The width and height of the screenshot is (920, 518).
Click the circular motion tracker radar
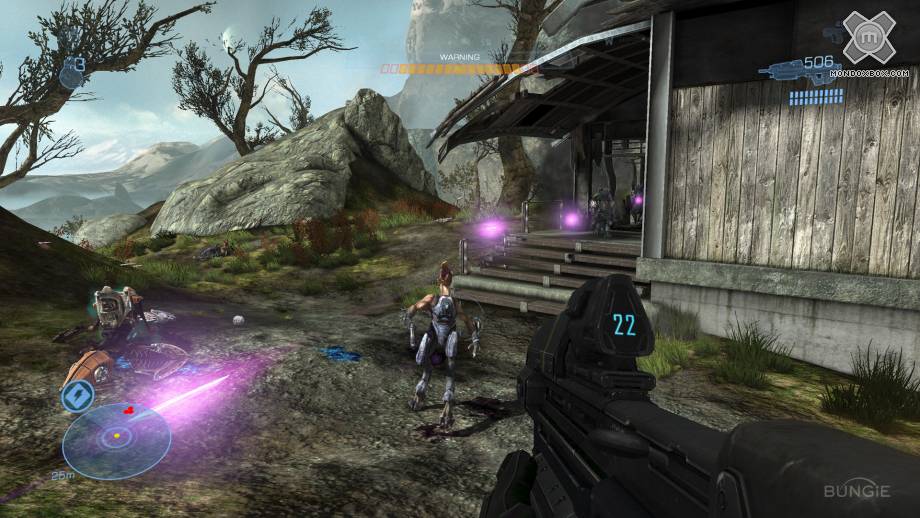point(116,438)
